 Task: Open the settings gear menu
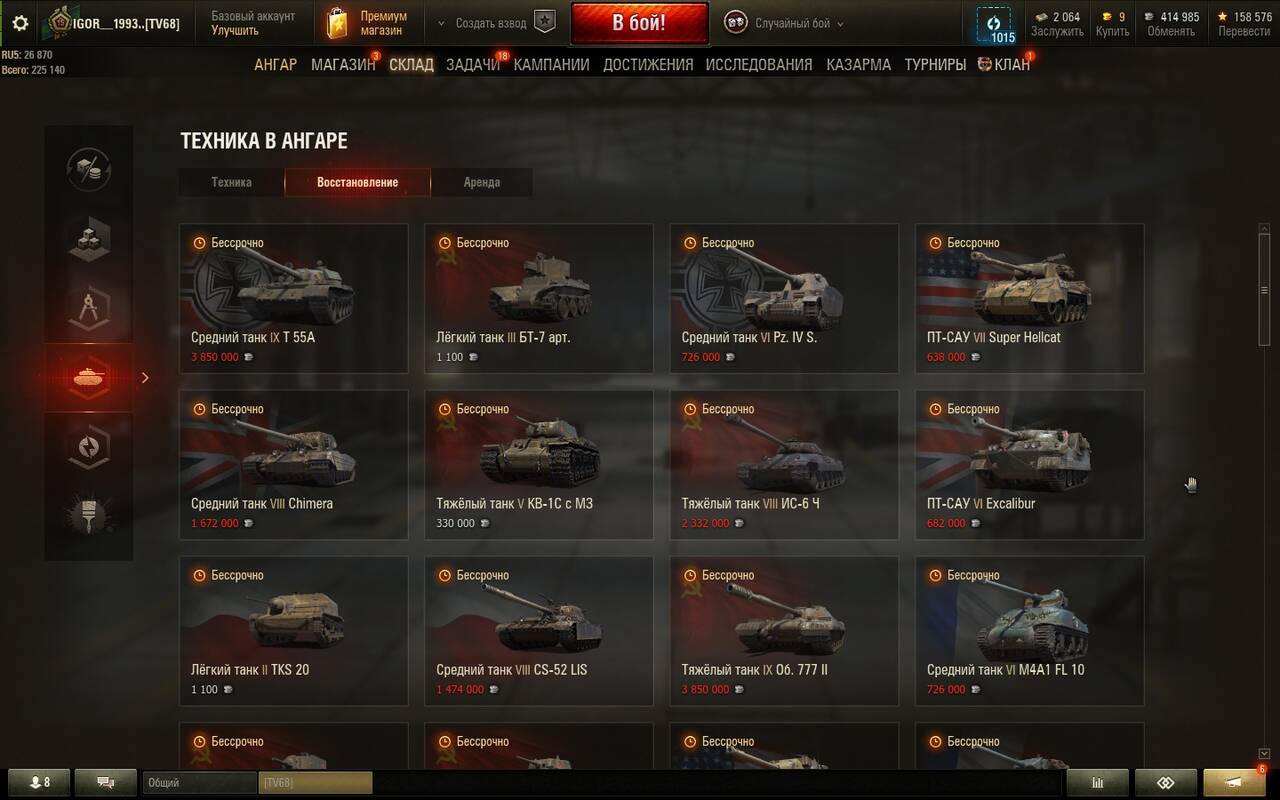tap(20, 23)
